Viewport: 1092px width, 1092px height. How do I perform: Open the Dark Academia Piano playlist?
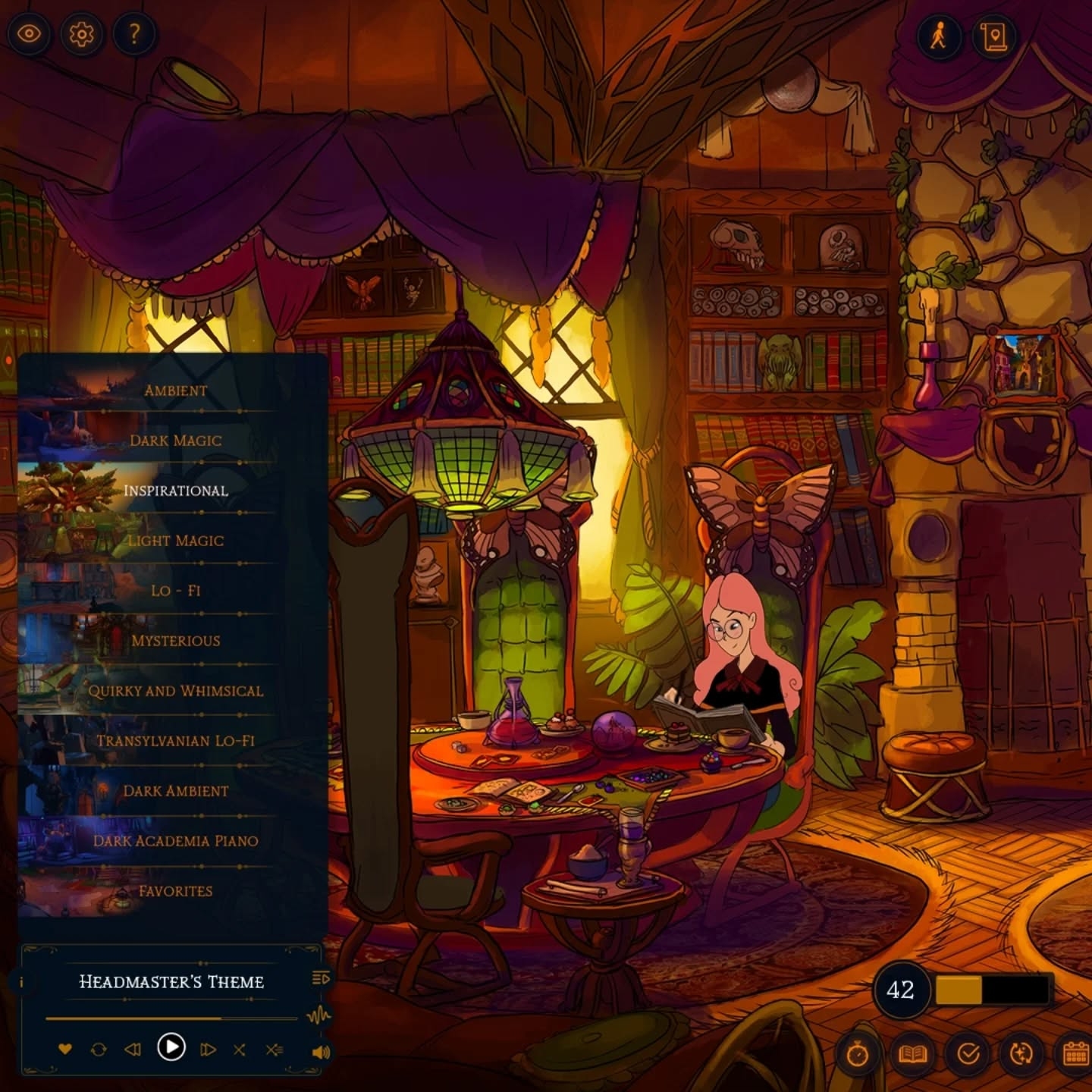[175, 841]
